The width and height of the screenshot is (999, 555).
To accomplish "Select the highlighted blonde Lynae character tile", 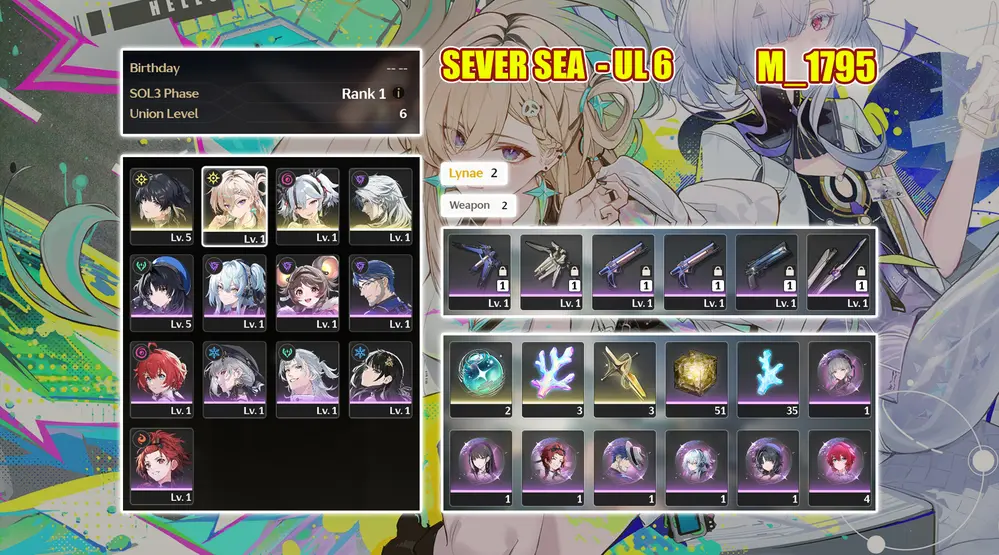I will 235,206.
